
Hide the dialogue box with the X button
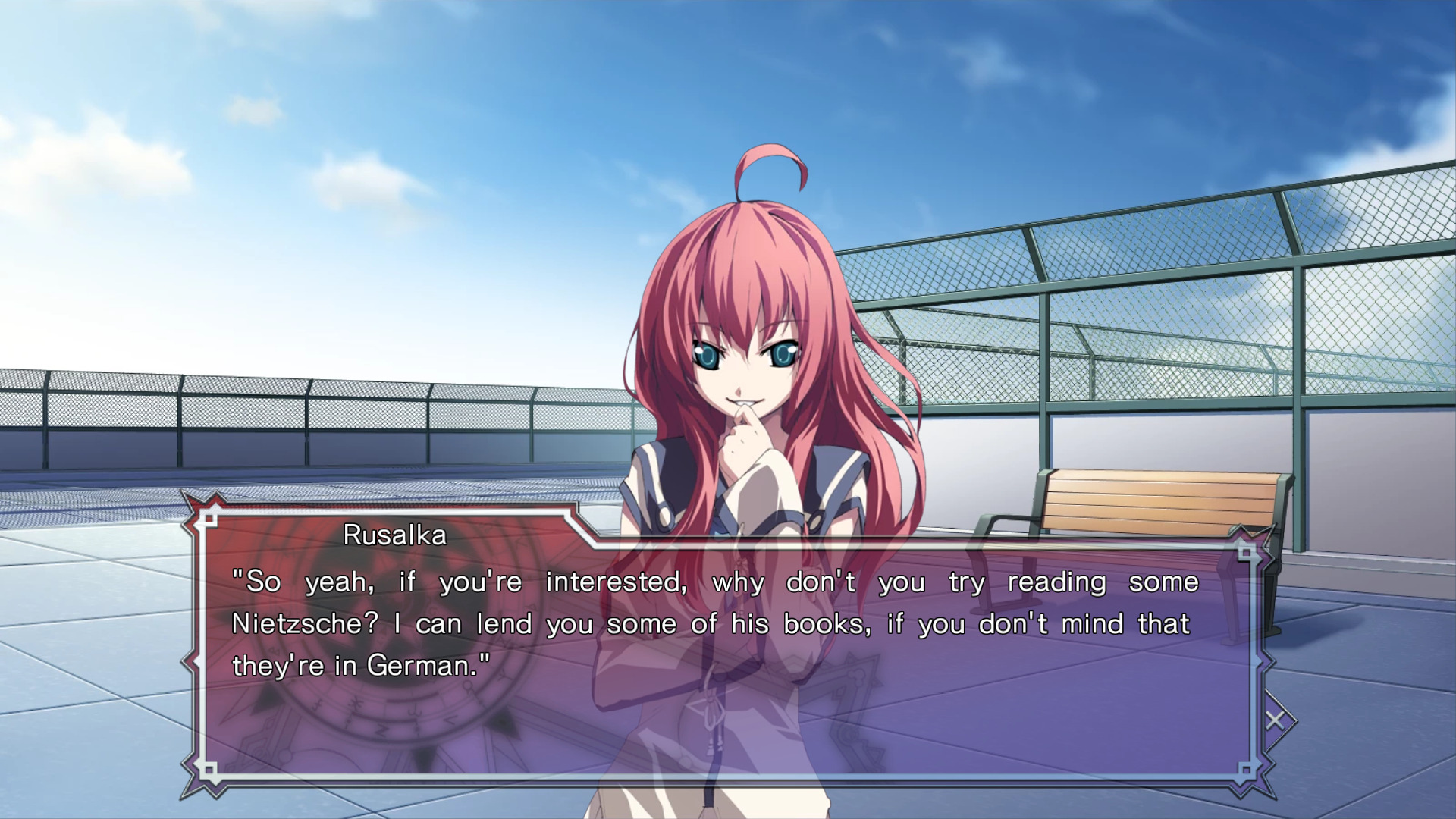pyautogui.click(x=1276, y=720)
